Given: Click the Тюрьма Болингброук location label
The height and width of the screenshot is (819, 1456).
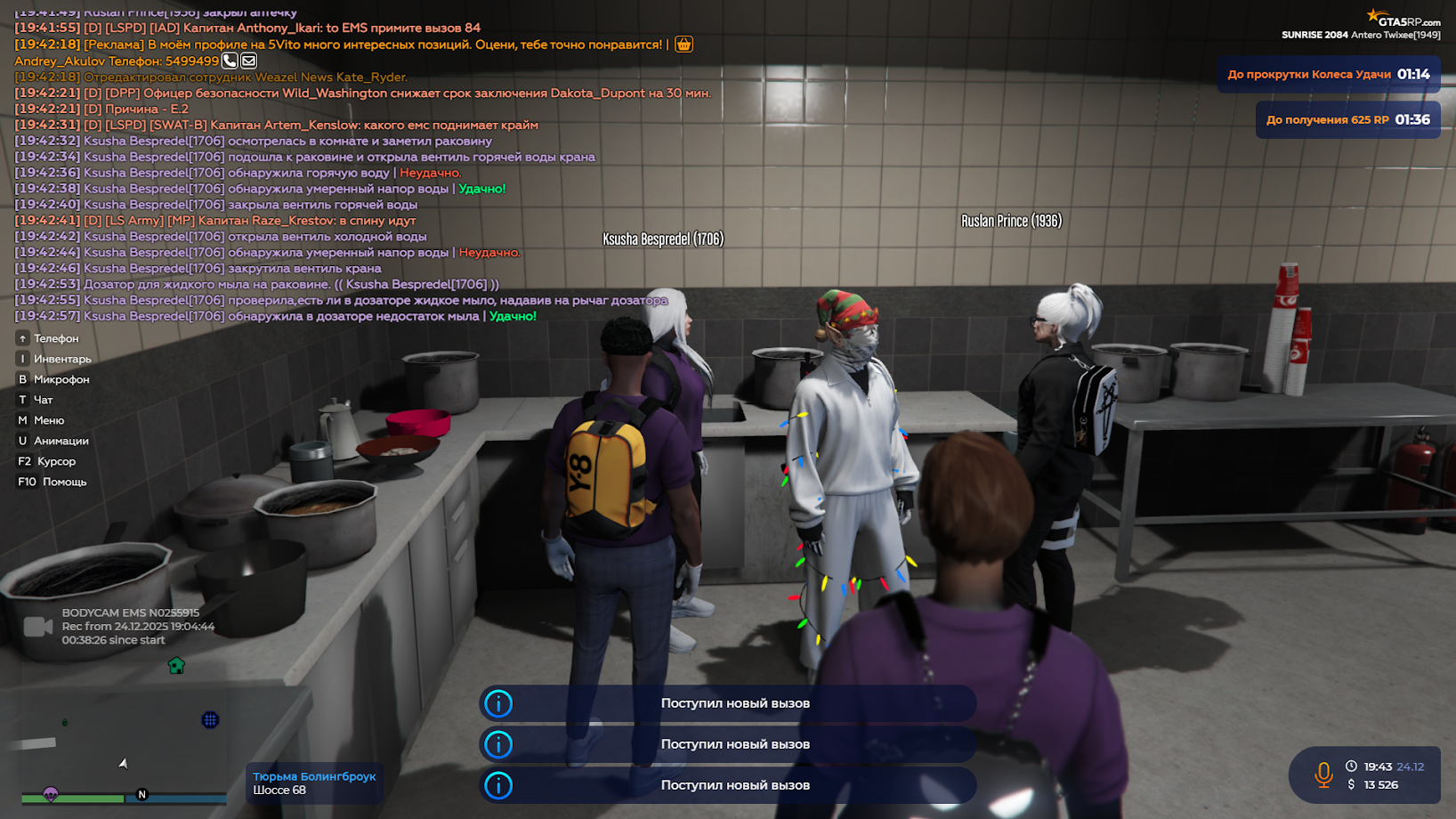Looking at the screenshot, I should (314, 775).
